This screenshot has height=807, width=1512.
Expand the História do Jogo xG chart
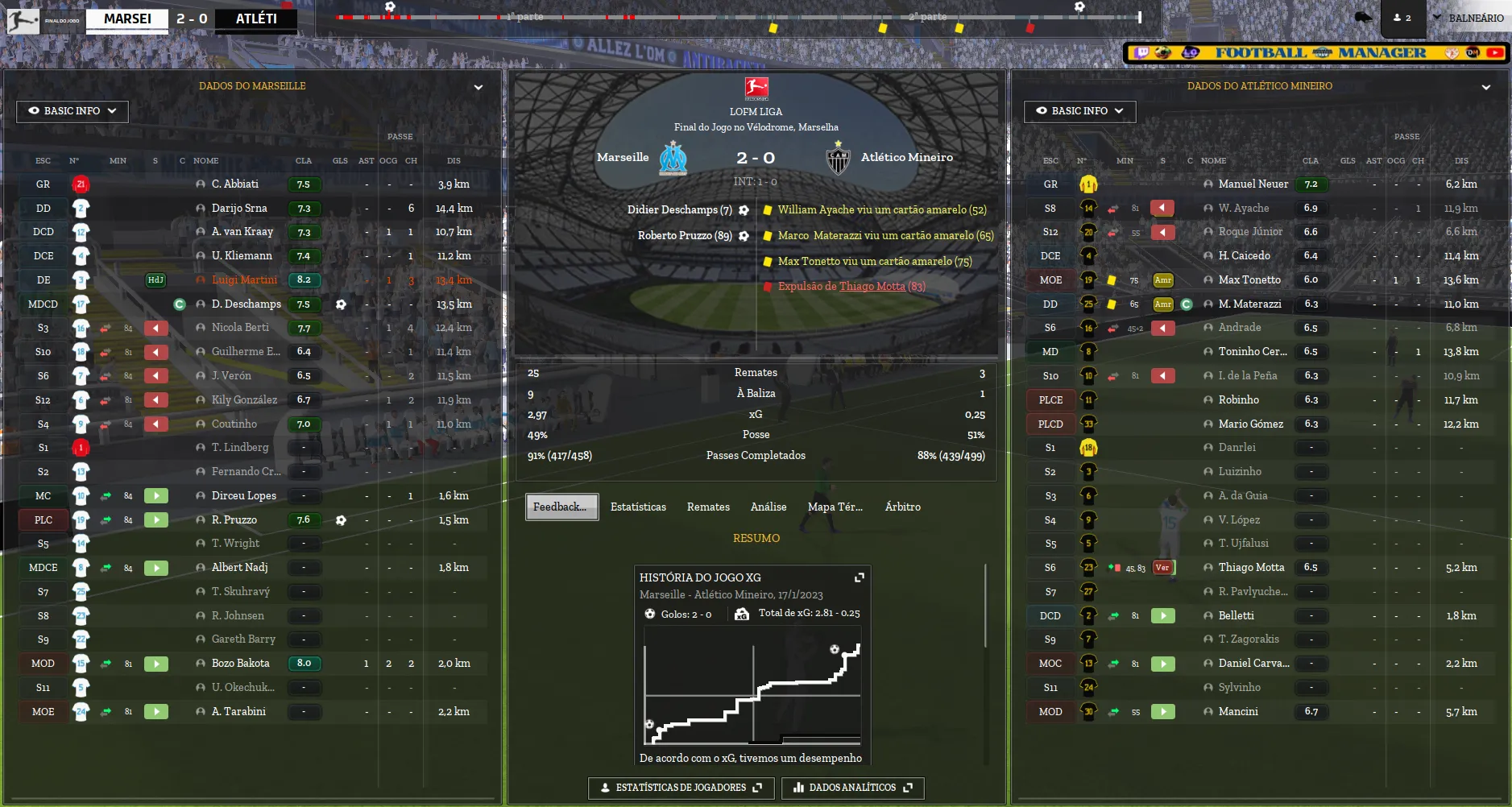[x=860, y=577]
